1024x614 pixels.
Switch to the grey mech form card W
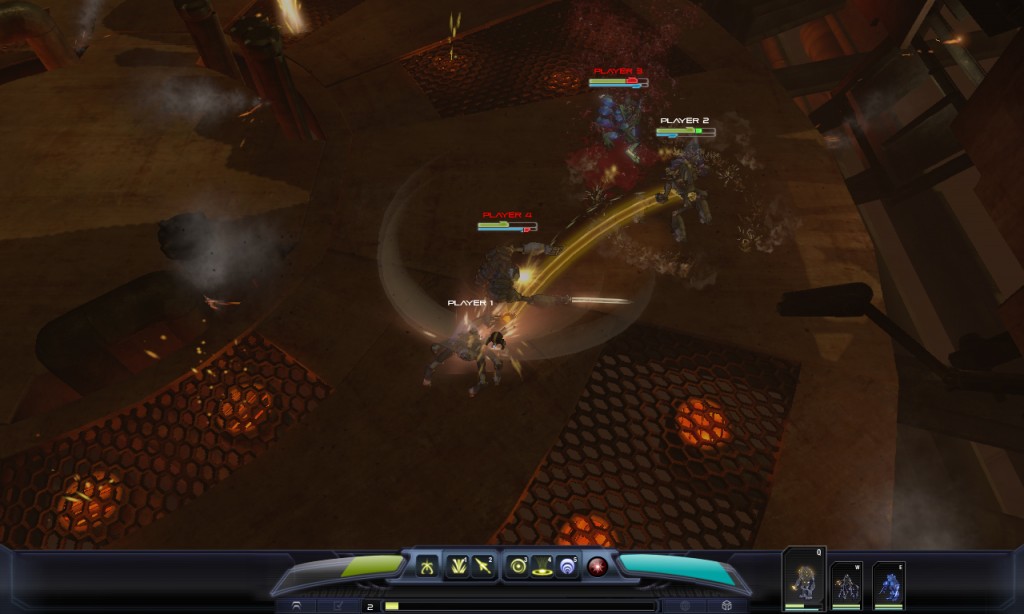[x=846, y=584]
